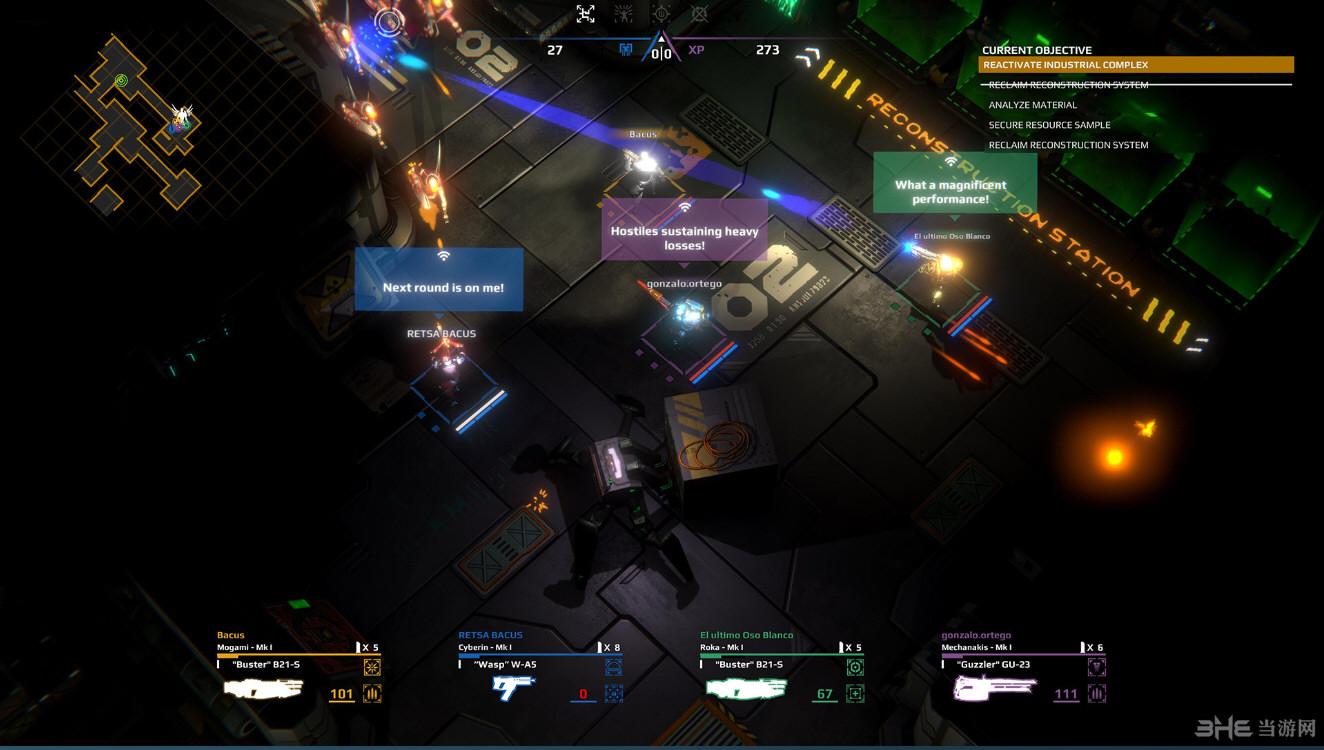Click Oso Blanco's green plus-box icon
This screenshot has height=750, width=1324.
tap(855, 693)
